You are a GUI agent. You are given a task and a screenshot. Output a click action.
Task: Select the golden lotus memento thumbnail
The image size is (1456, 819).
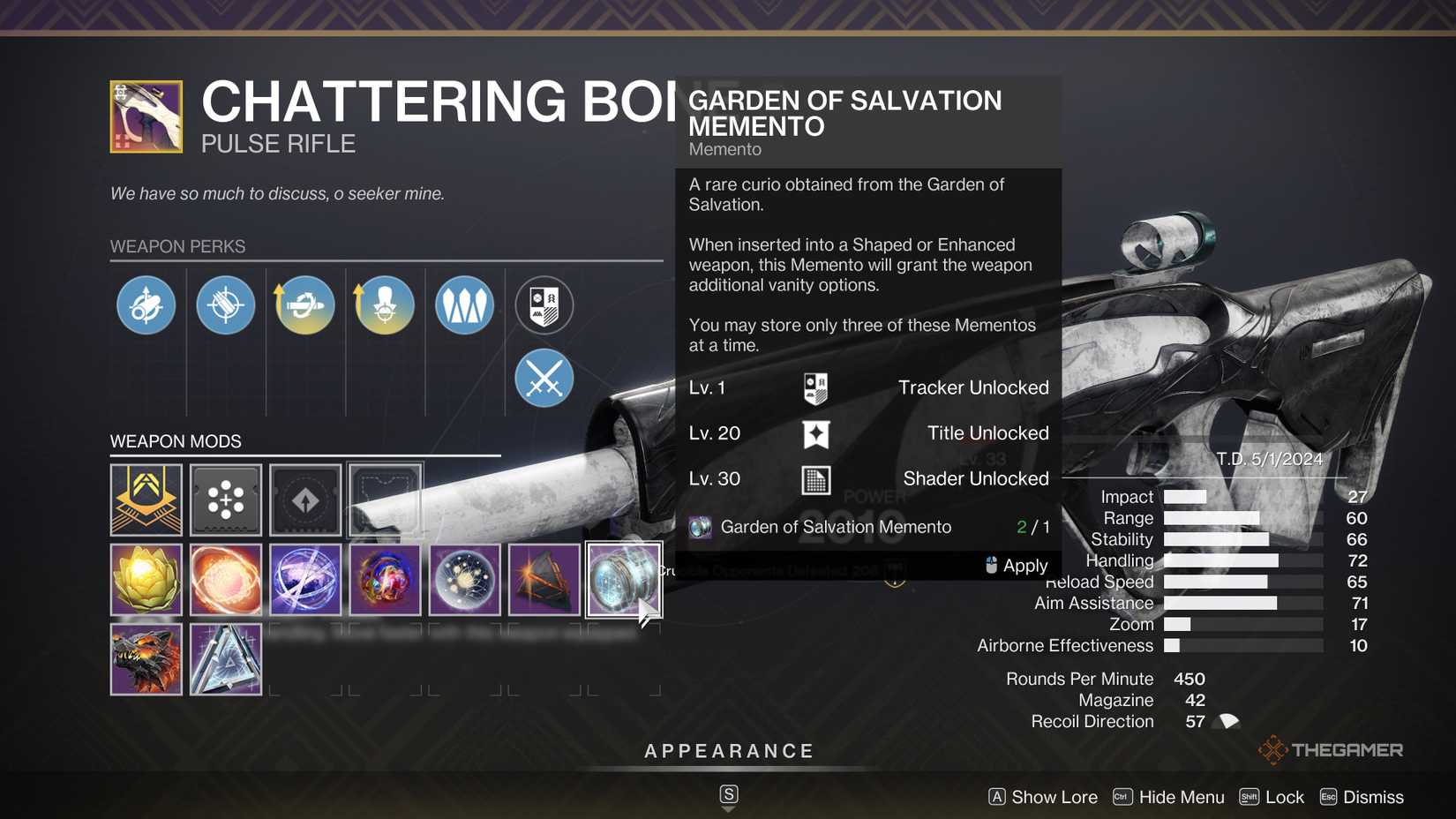tap(146, 580)
